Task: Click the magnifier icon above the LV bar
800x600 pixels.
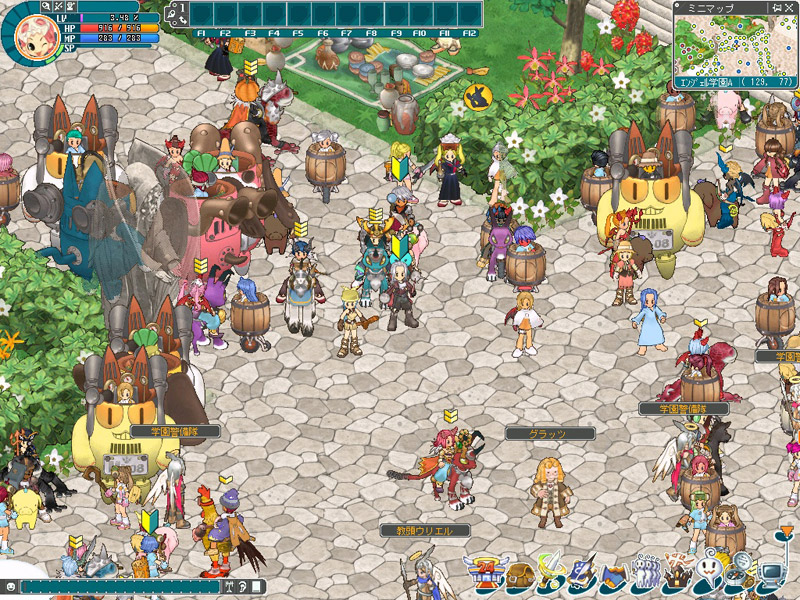Action: point(47,6)
